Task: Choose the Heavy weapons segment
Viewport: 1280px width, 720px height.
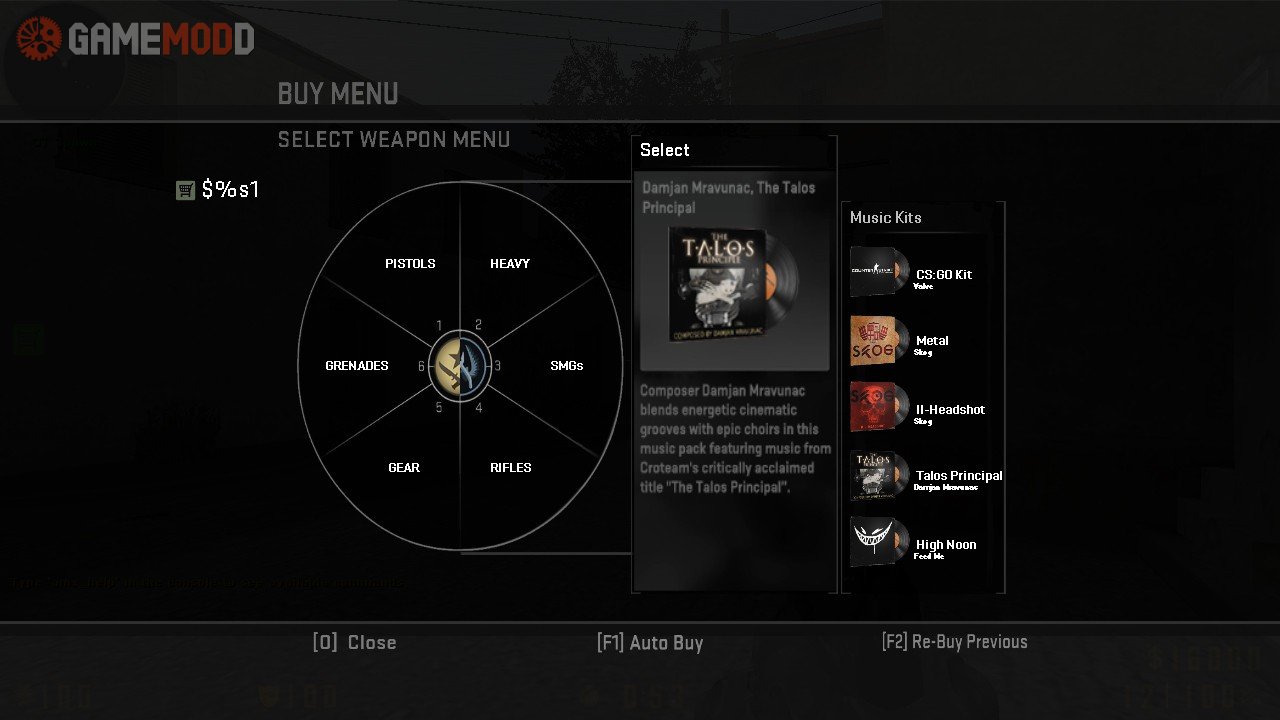Action: point(510,264)
